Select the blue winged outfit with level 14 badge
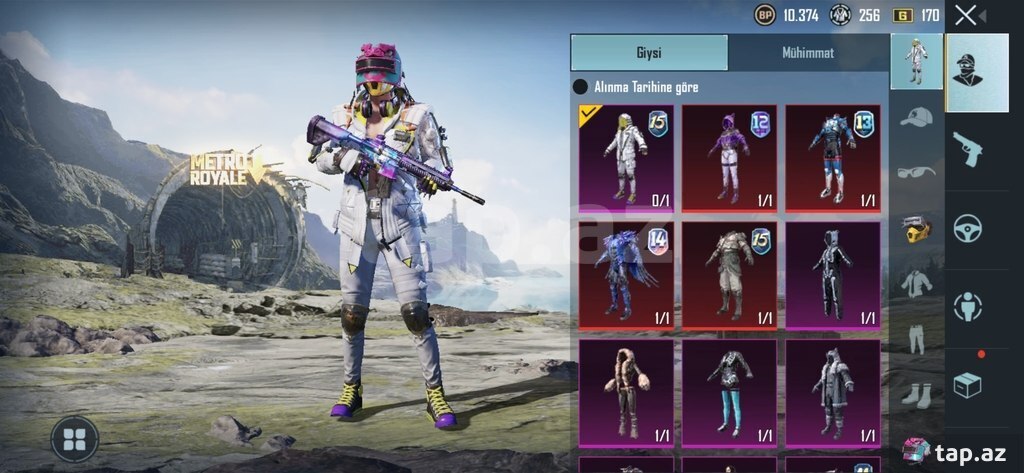The height and width of the screenshot is (473, 1024). [626, 275]
